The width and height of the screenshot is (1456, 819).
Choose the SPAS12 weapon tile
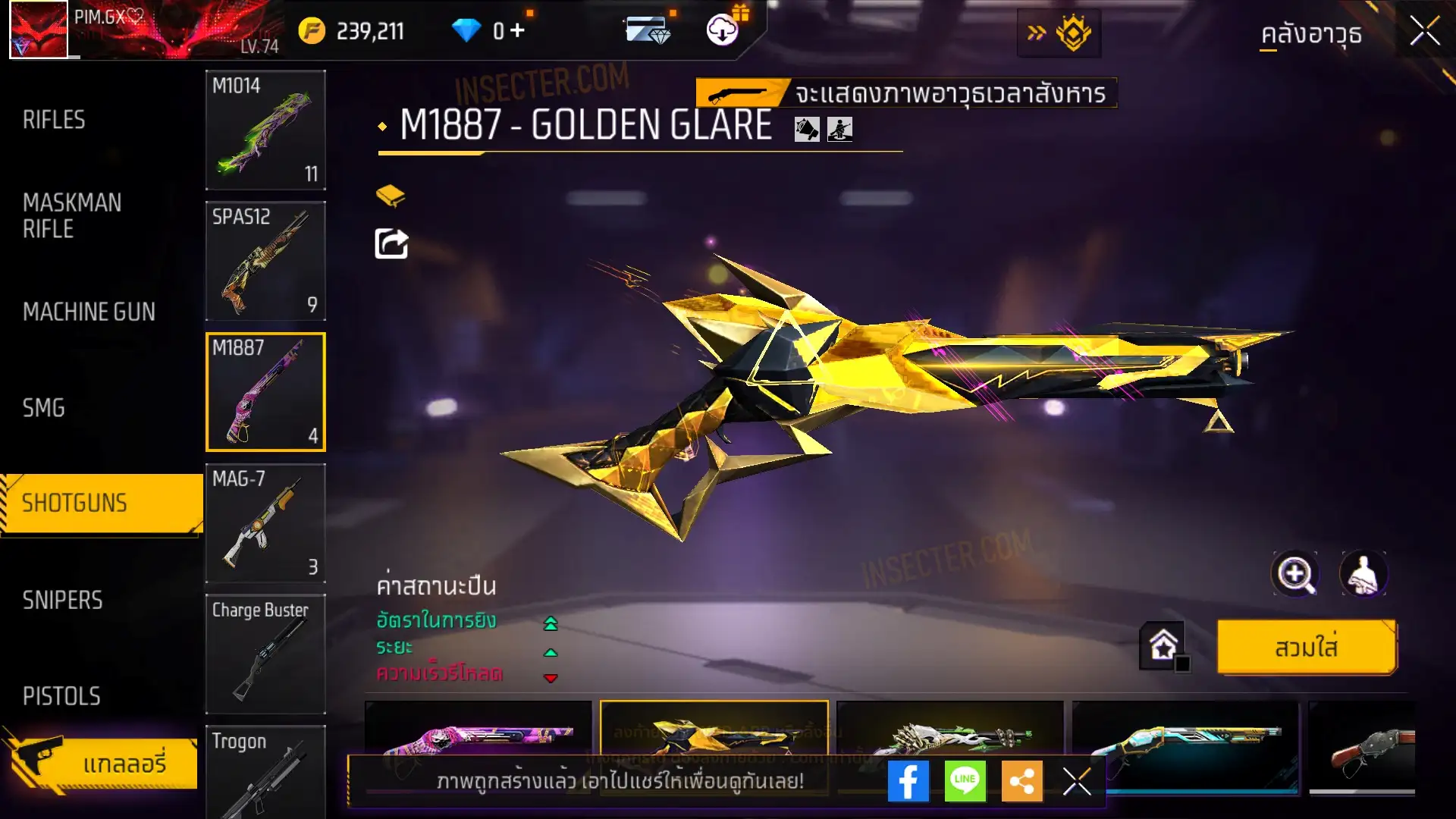pos(265,261)
